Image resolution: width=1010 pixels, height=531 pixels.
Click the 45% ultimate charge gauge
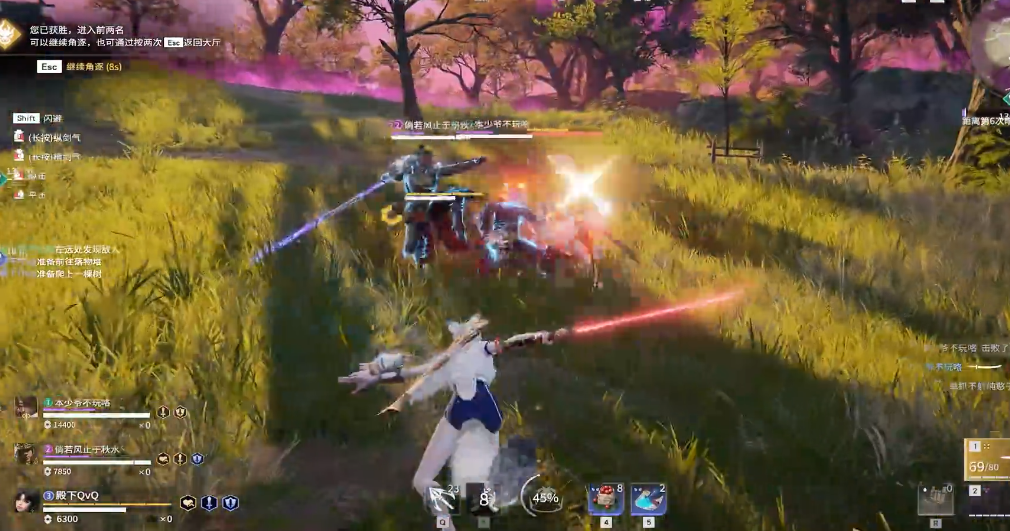coord(544,496)
